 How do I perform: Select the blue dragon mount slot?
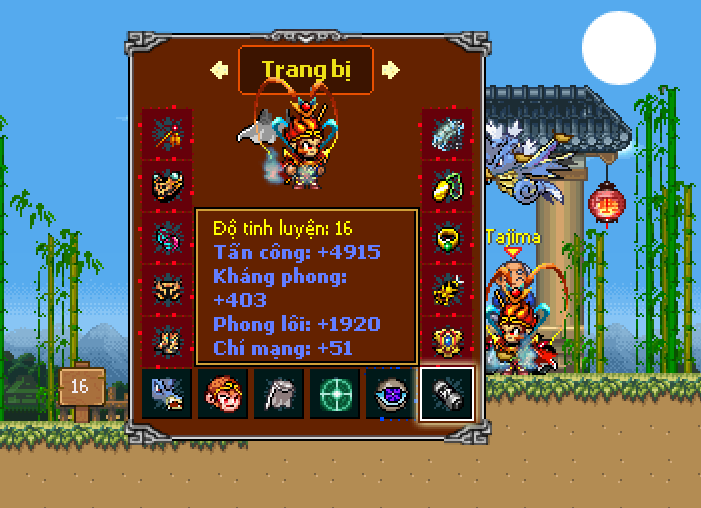click(167, 394)
